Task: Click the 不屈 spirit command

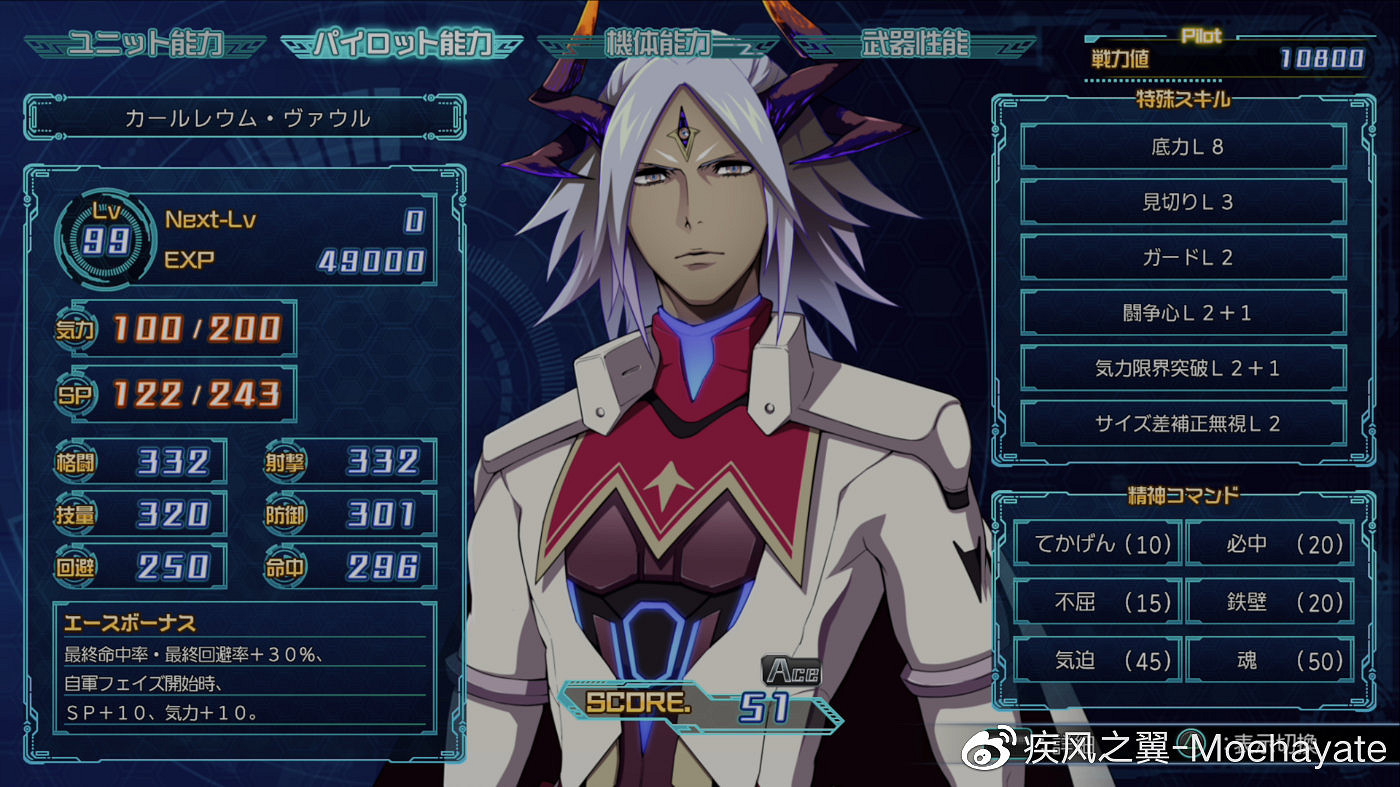Action: [x=1097, y=602]
